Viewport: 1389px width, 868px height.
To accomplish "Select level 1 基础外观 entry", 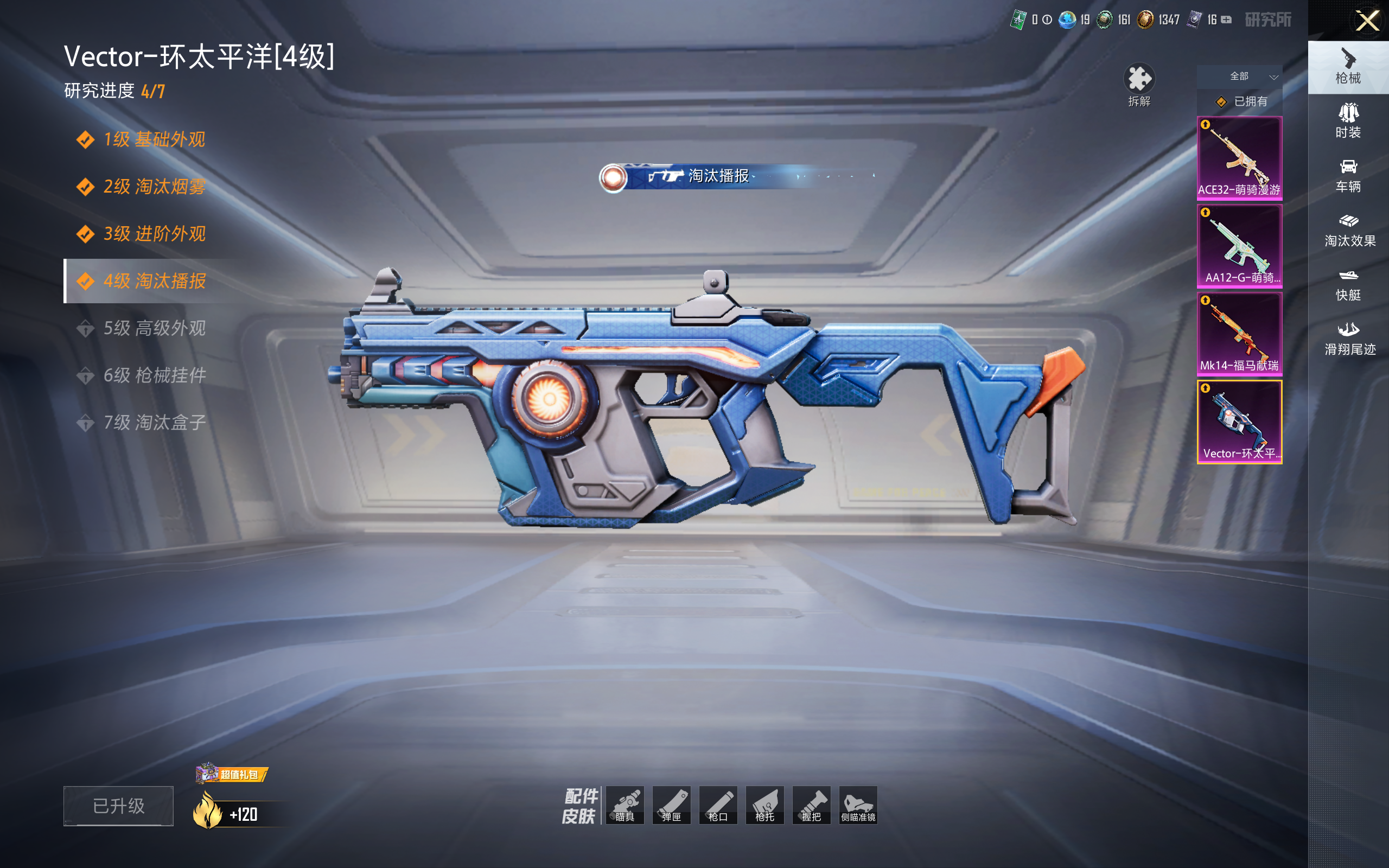I will pos(153,139).
